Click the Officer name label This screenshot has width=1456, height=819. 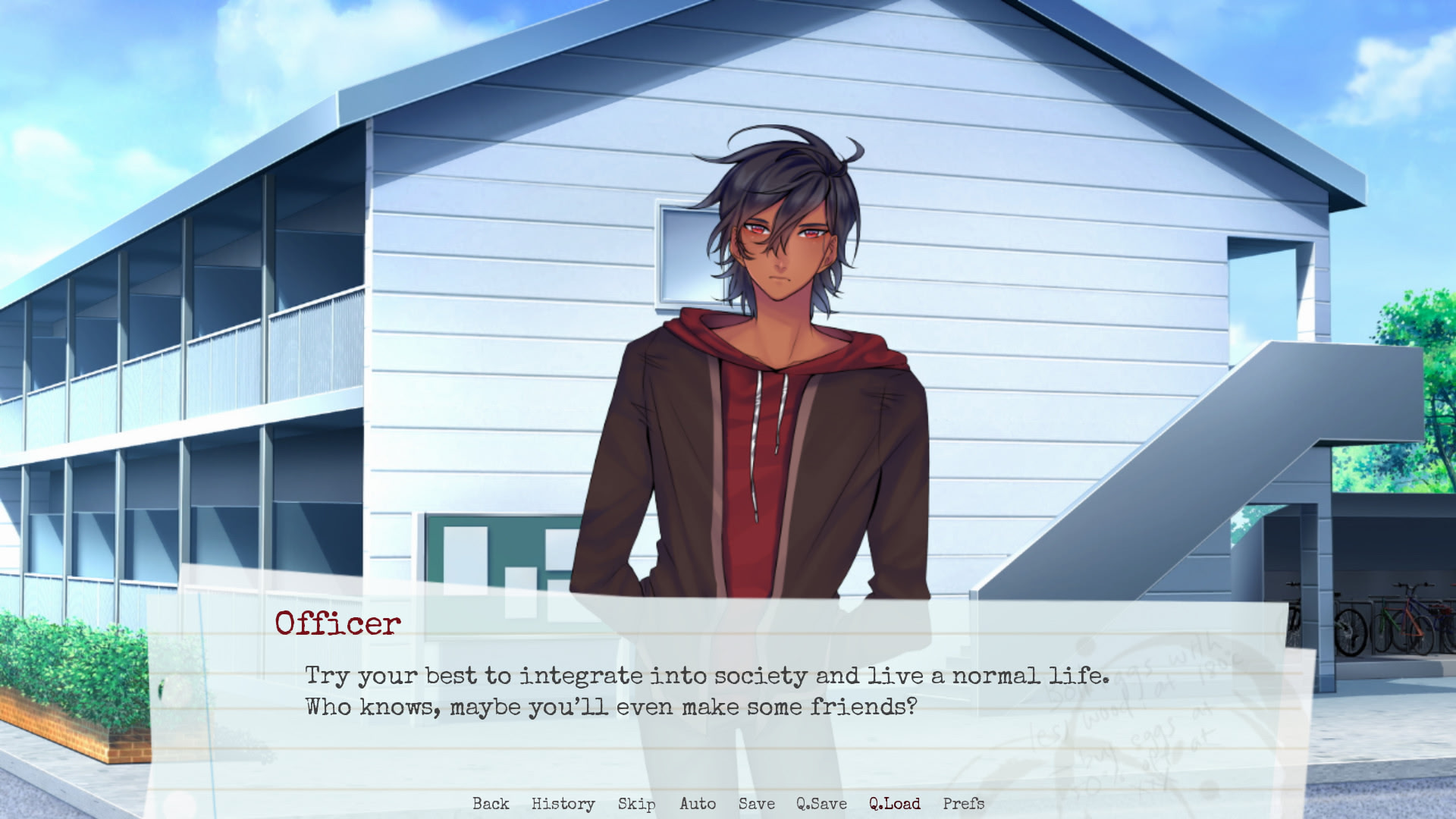tap(337, 623)
